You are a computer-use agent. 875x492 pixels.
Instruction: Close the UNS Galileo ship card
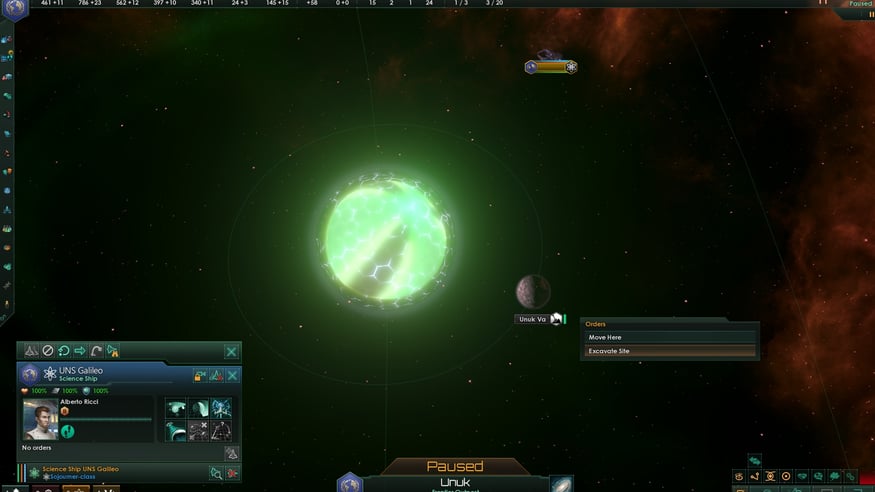232,375
